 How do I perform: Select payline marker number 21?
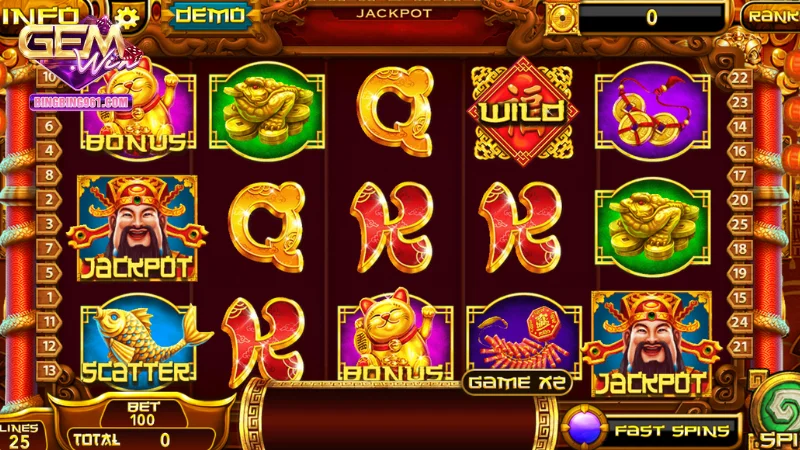[x=741, y=345]
